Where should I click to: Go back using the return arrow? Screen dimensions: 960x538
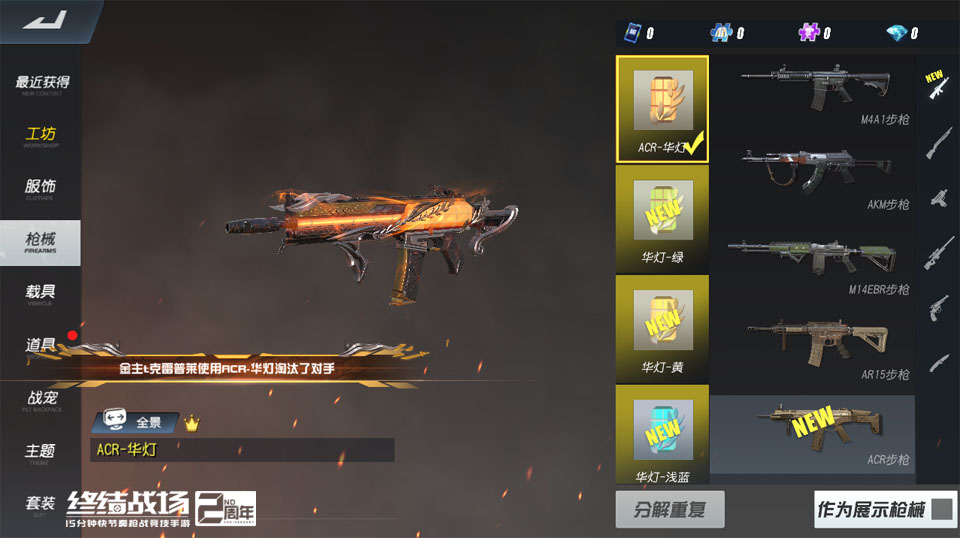(43, 20)
